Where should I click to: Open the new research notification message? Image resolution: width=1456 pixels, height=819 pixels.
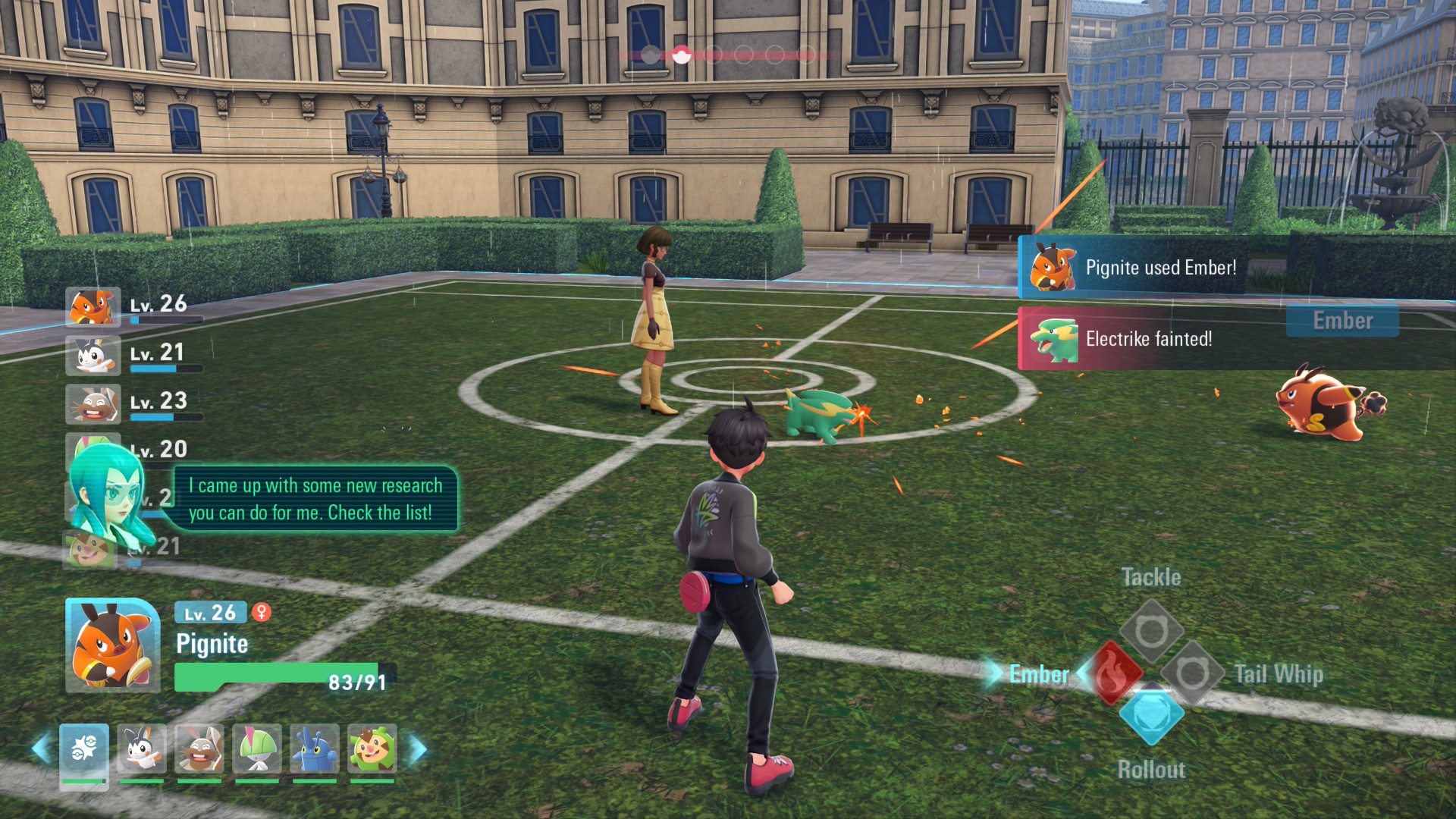click(x=315, y=499)
